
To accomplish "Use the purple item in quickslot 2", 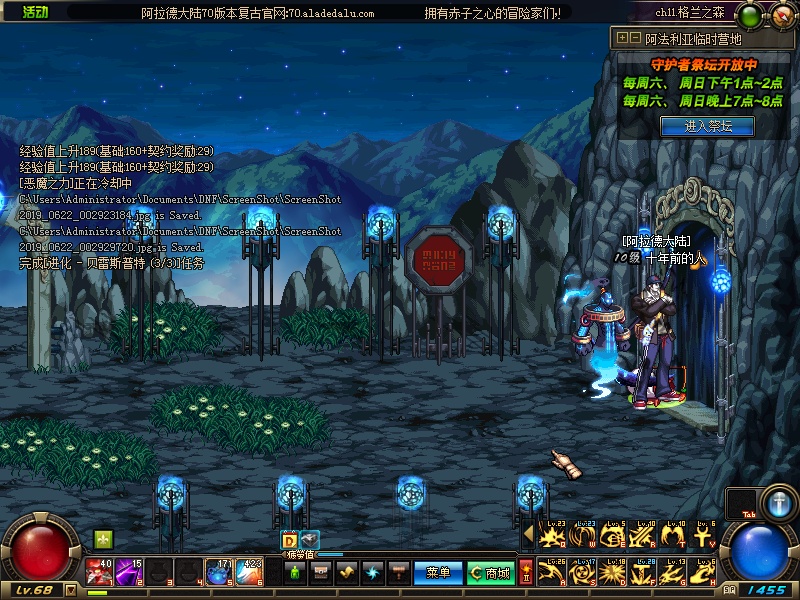I will click(129, 571).
